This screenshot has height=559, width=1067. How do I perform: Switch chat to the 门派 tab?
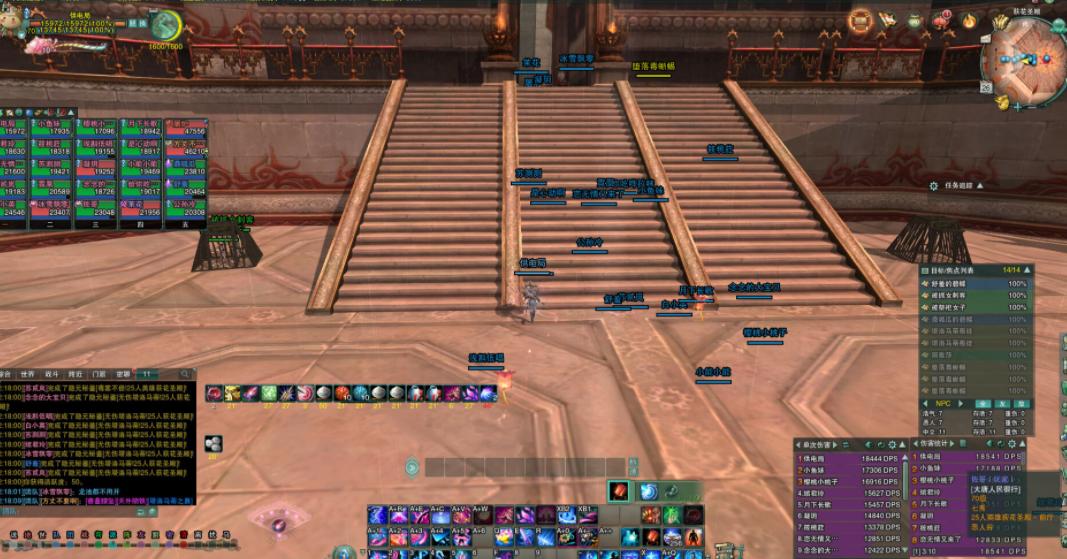[98, 374]
